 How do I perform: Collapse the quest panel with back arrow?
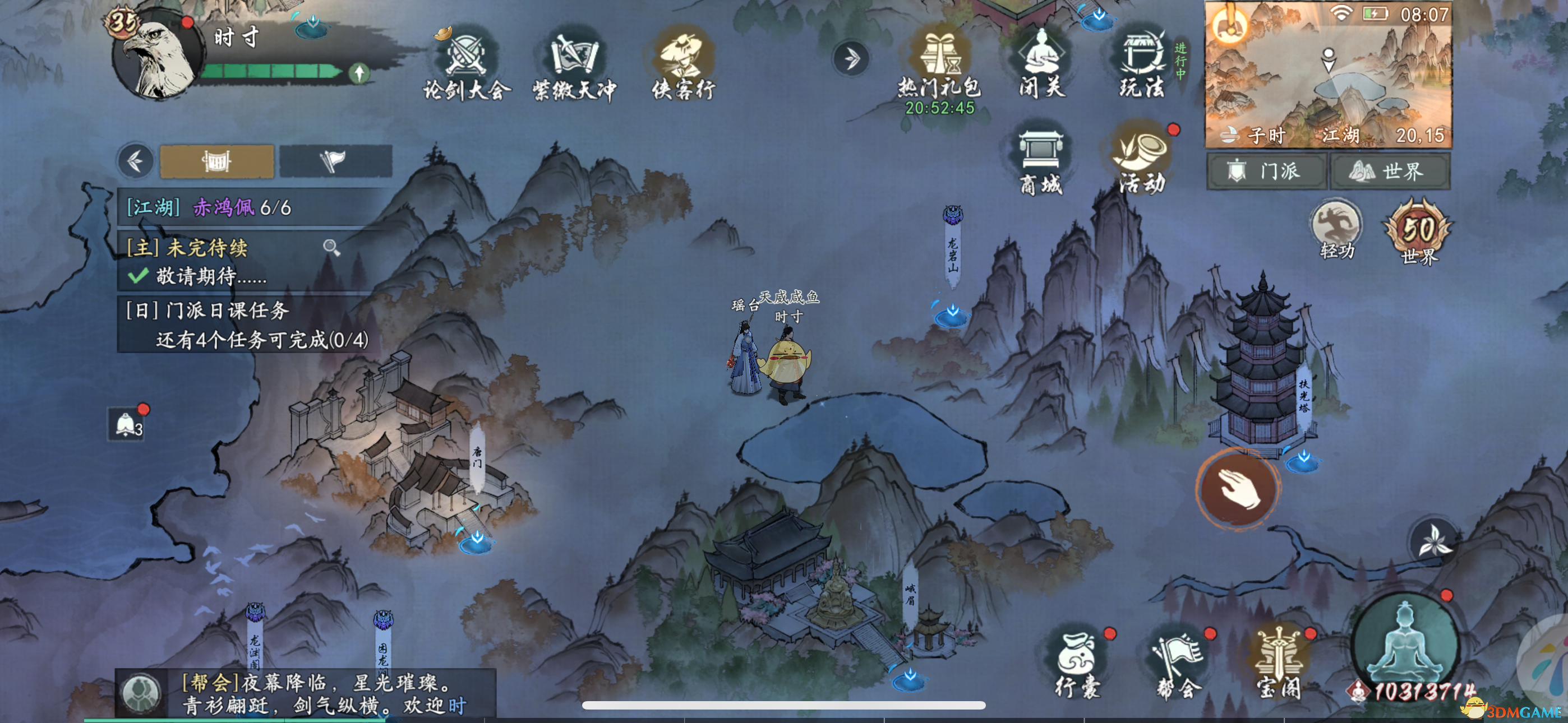(135, 161)
